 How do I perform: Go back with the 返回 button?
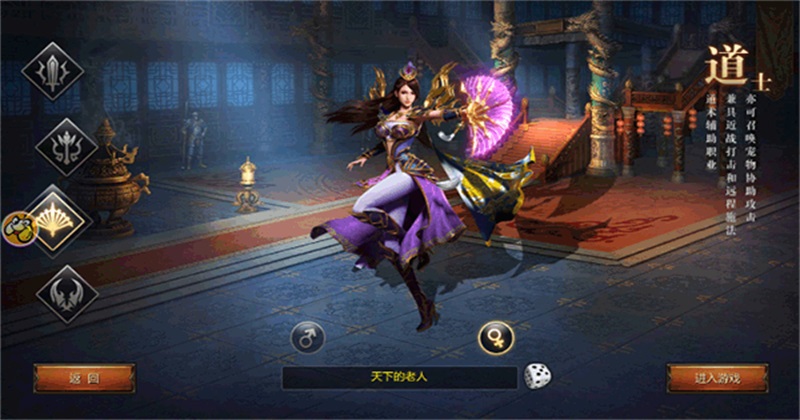(x=84, y=378)
